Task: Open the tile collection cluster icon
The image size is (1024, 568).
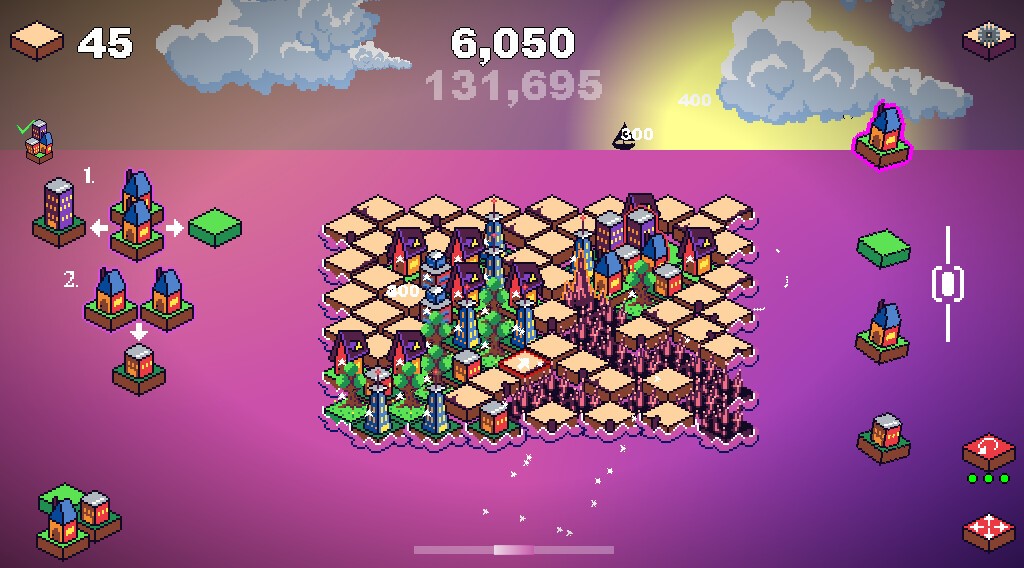Action: pyautogui.click(x=76, y=520)
